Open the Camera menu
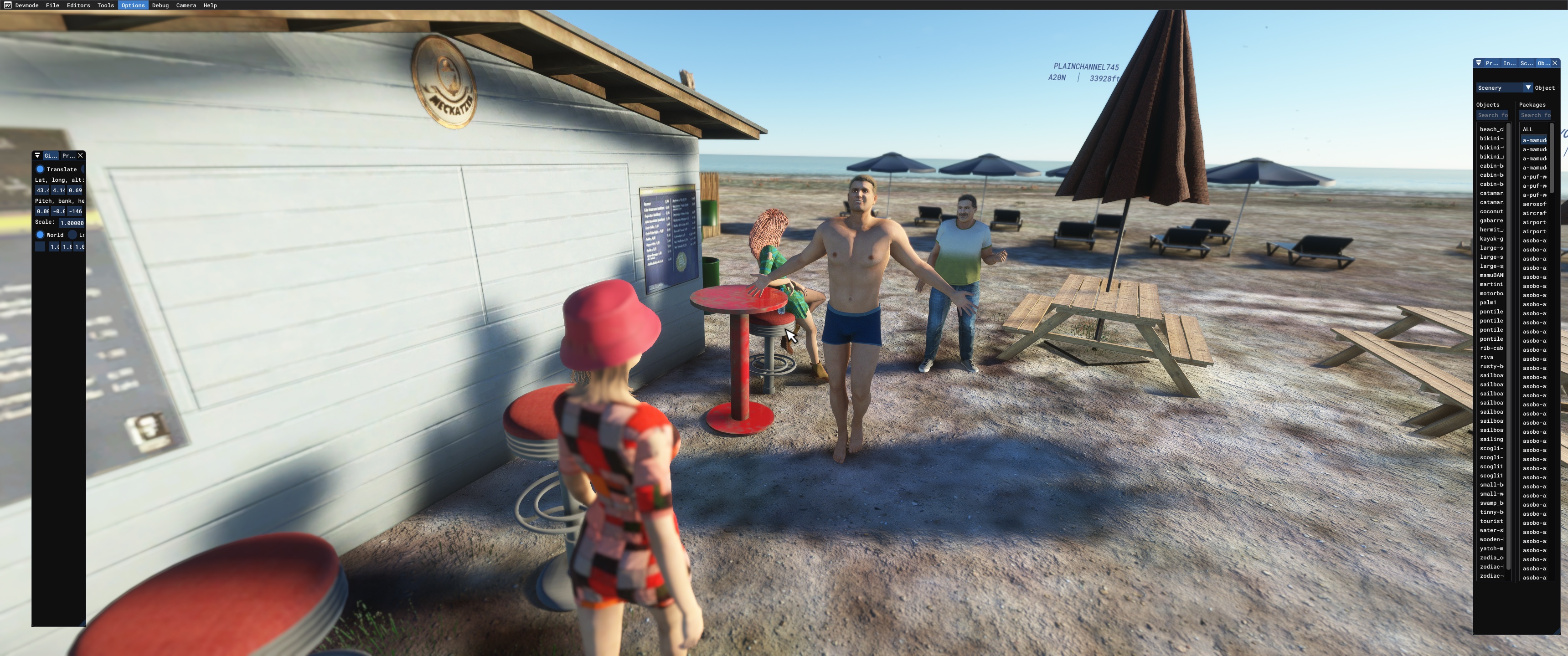 [186, 5]
